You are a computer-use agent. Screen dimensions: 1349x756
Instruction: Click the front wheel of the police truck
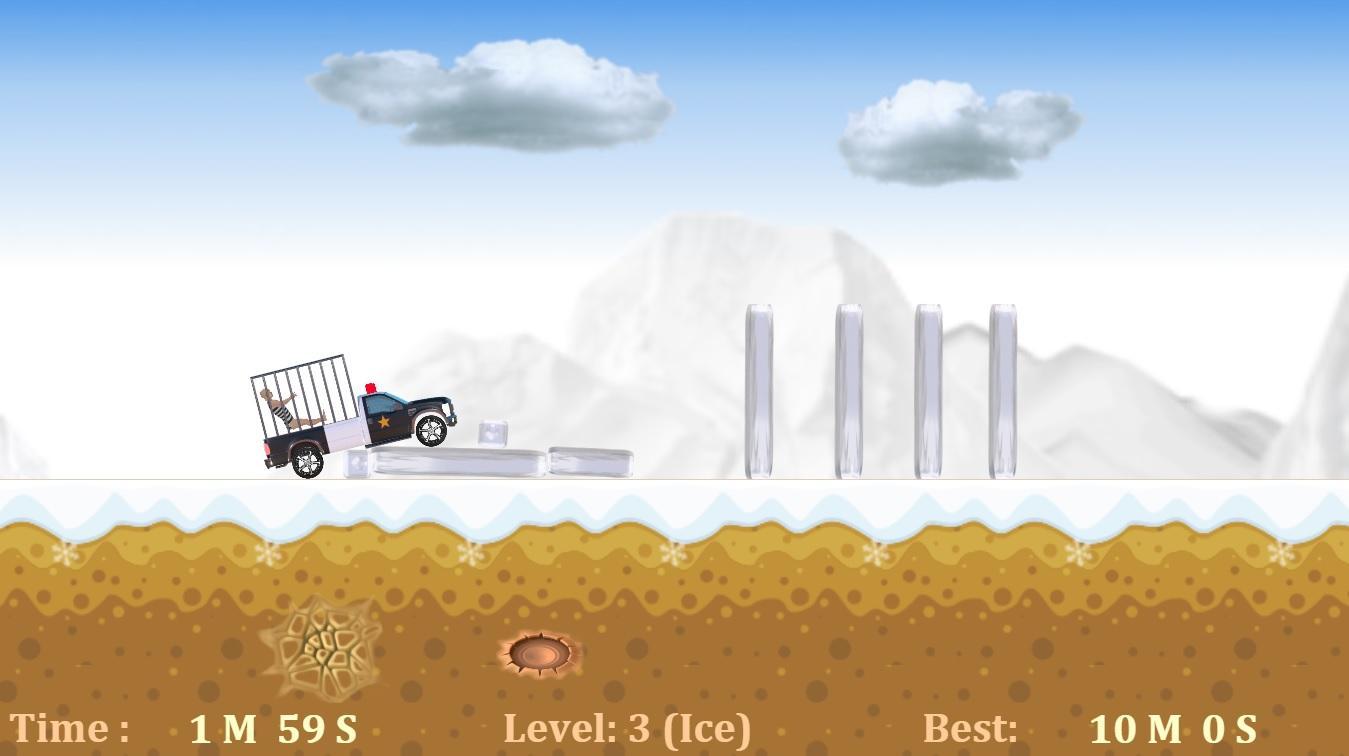click(x=432, y=432)
